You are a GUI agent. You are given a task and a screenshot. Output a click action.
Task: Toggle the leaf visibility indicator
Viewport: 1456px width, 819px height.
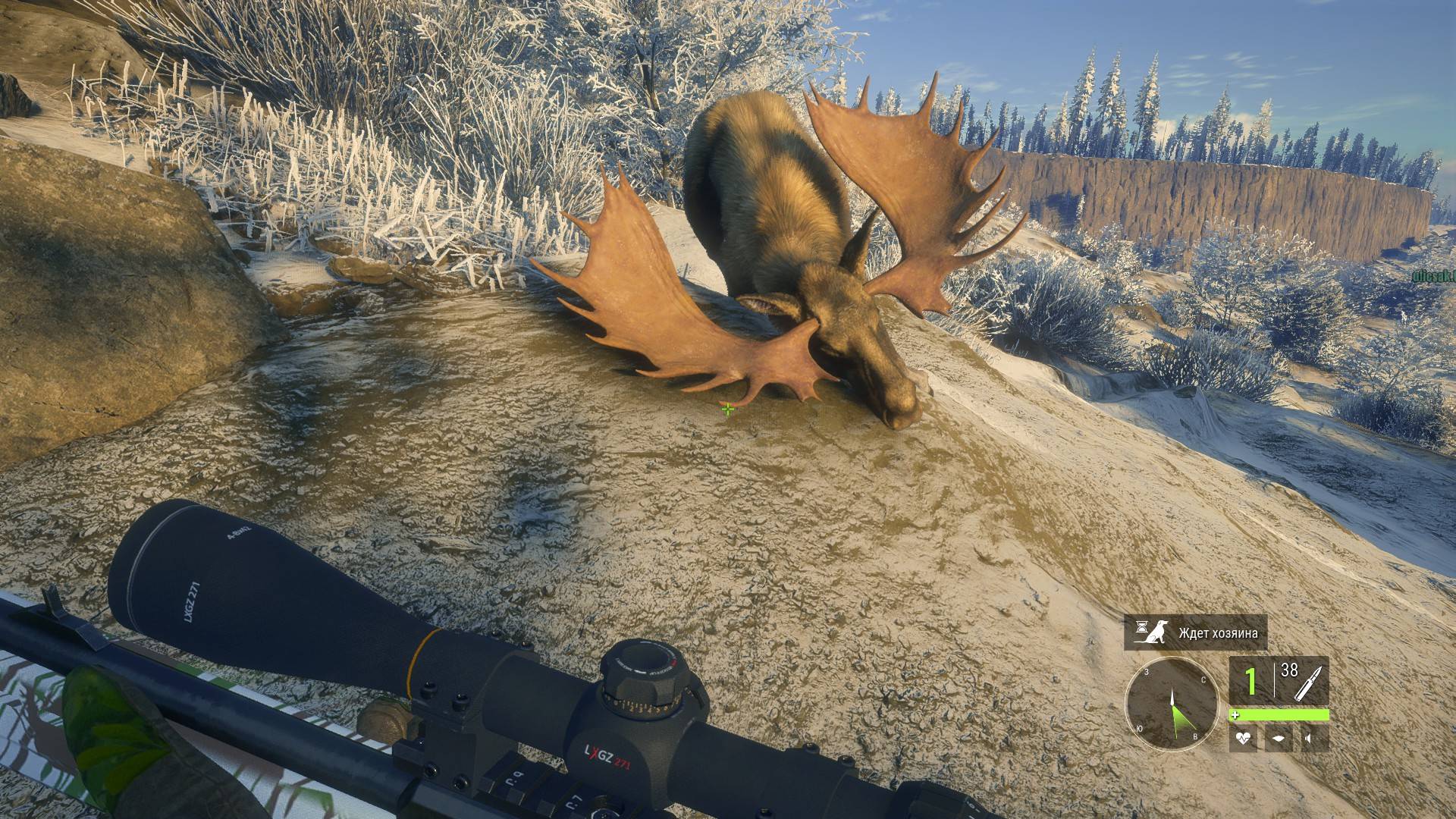point(1278,737)
